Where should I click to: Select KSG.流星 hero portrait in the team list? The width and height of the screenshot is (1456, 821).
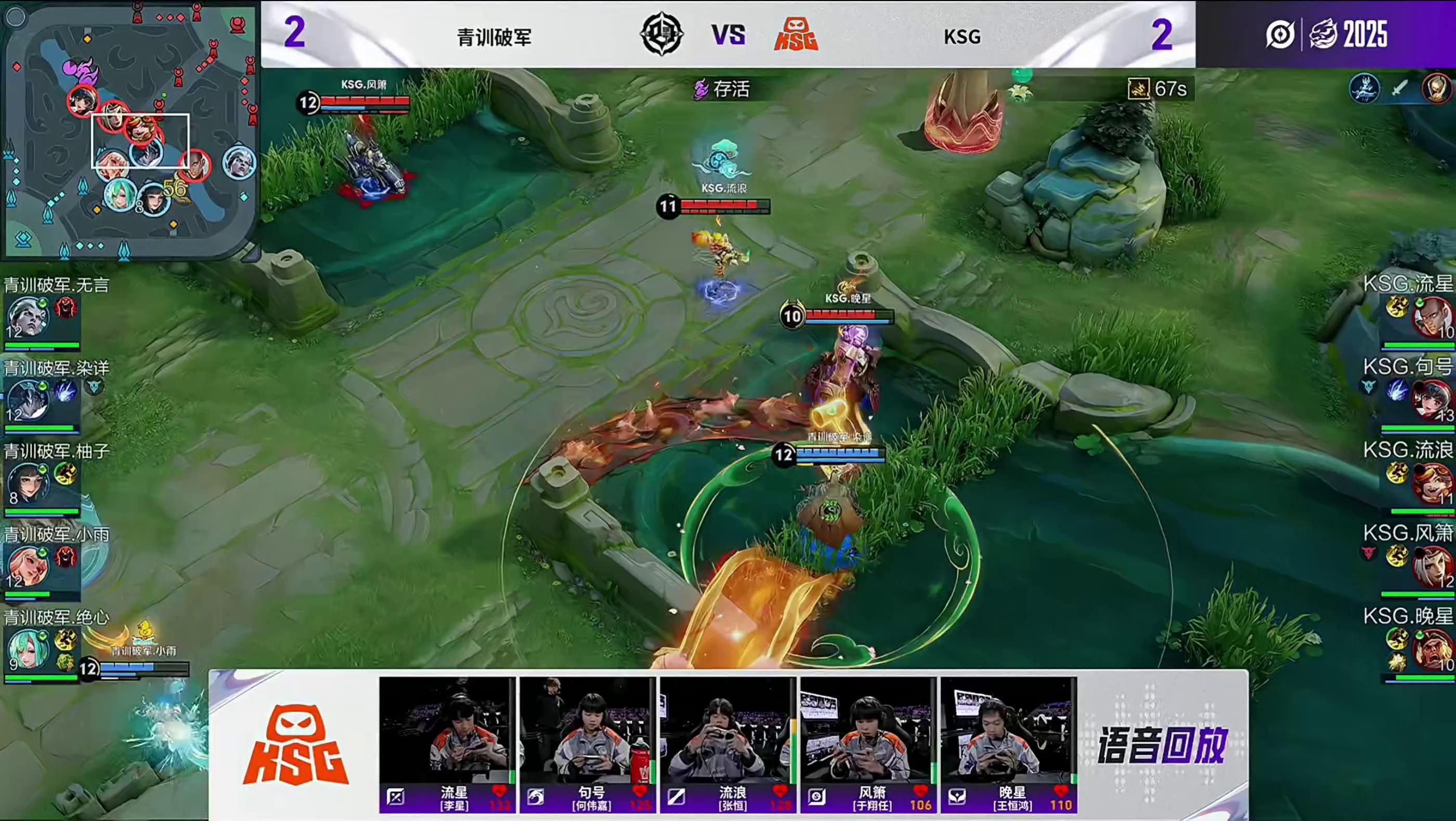[1433, 317]
